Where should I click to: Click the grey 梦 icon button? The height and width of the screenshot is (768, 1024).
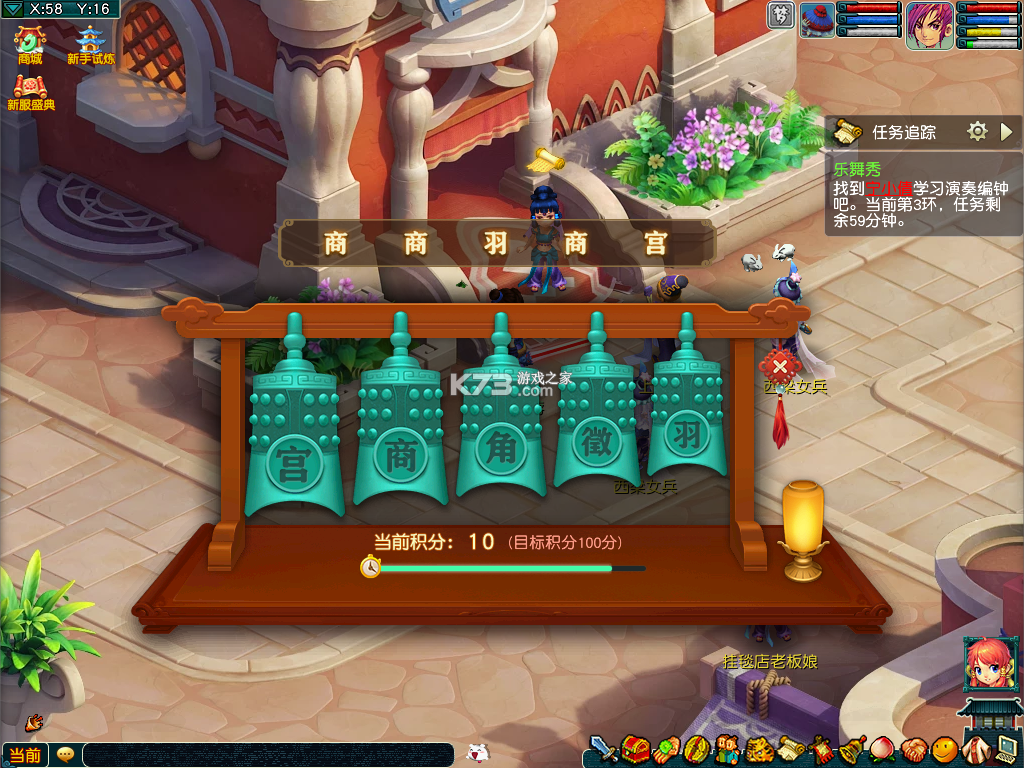pos(781,15)
